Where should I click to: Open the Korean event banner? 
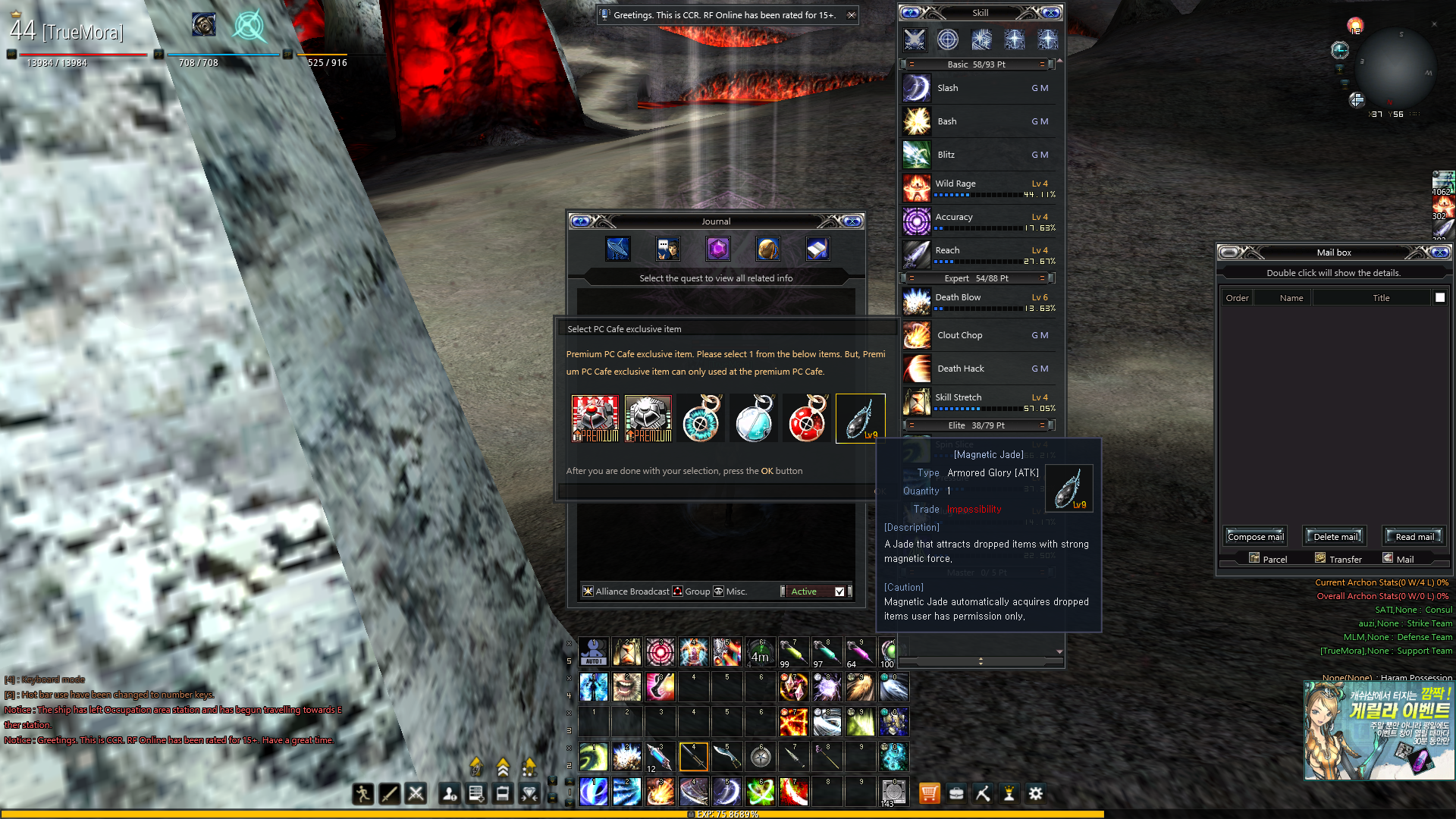[x=1378, y=730]
